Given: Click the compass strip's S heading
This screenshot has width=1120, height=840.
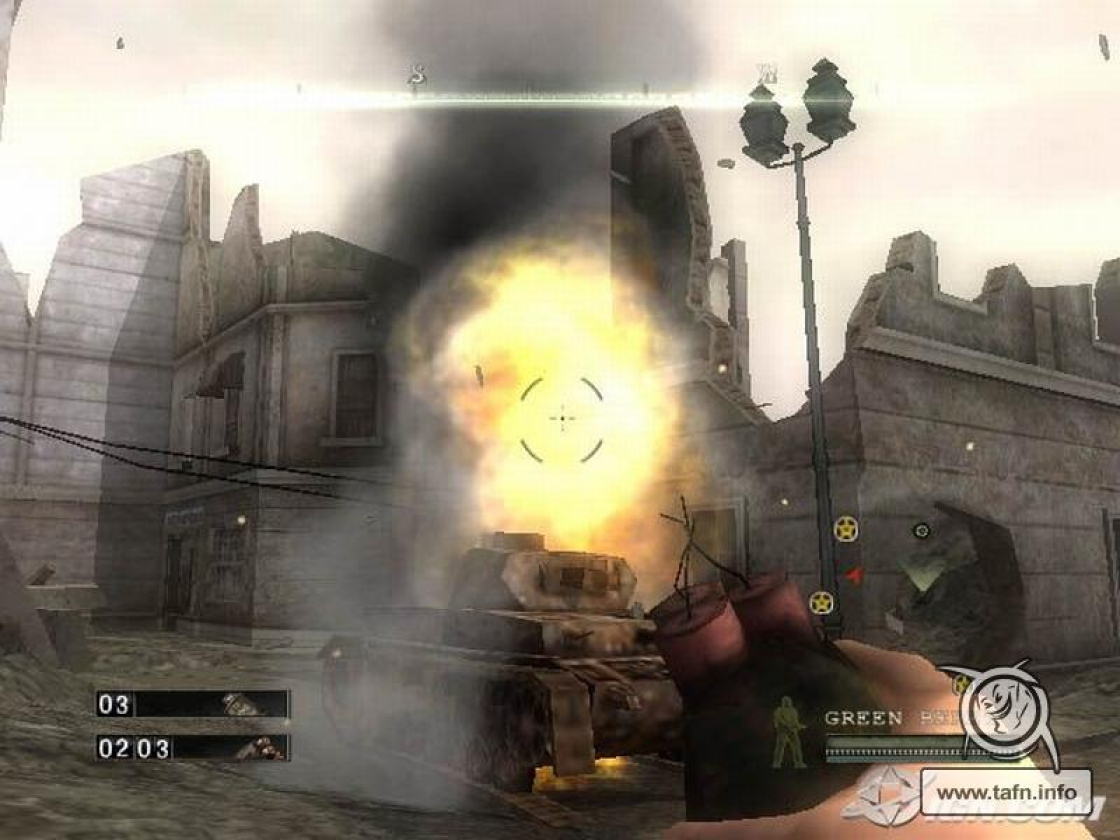Looking at the screenshot, I should 418,75.
